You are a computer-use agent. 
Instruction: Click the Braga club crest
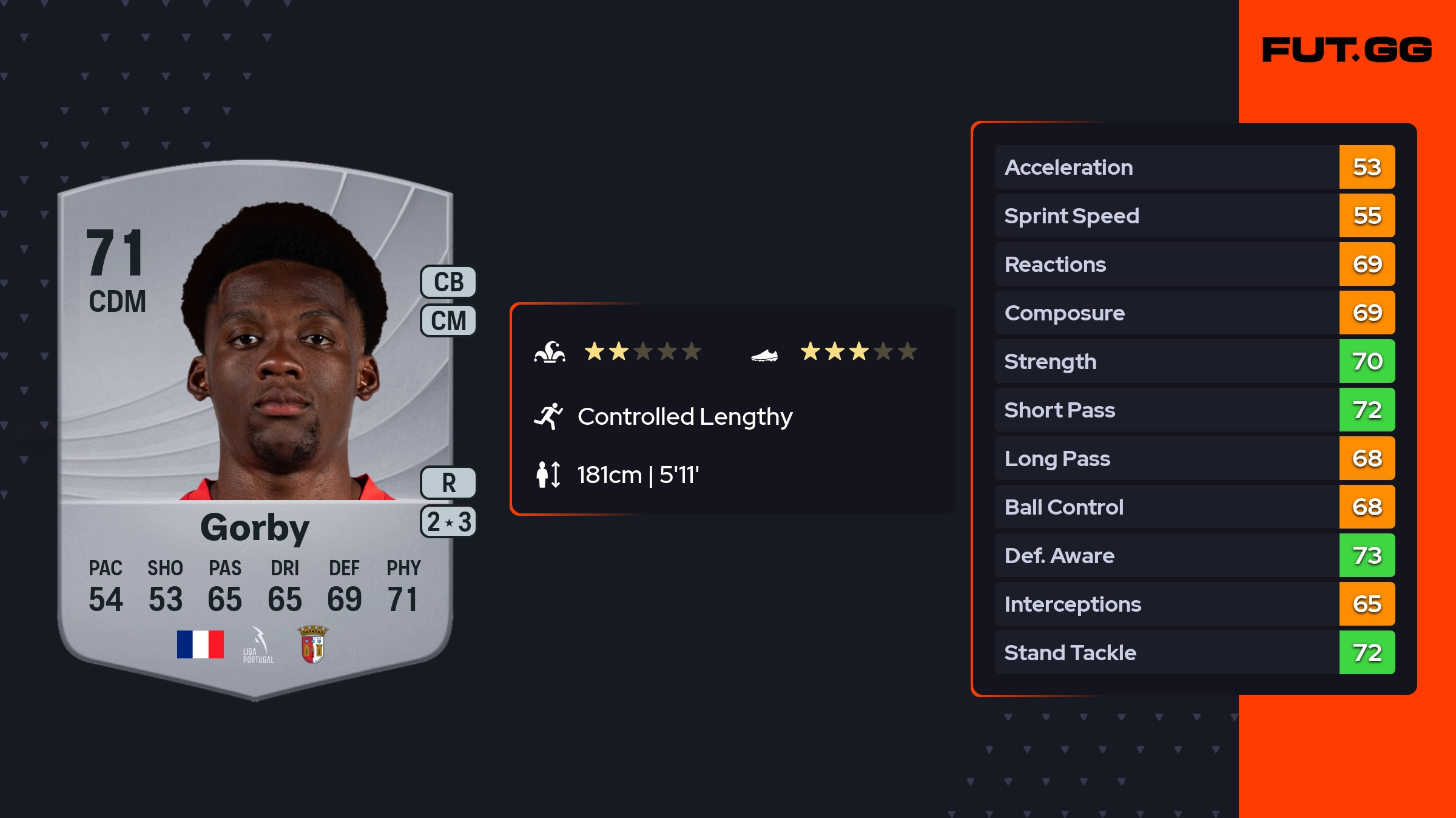(313, 644)
